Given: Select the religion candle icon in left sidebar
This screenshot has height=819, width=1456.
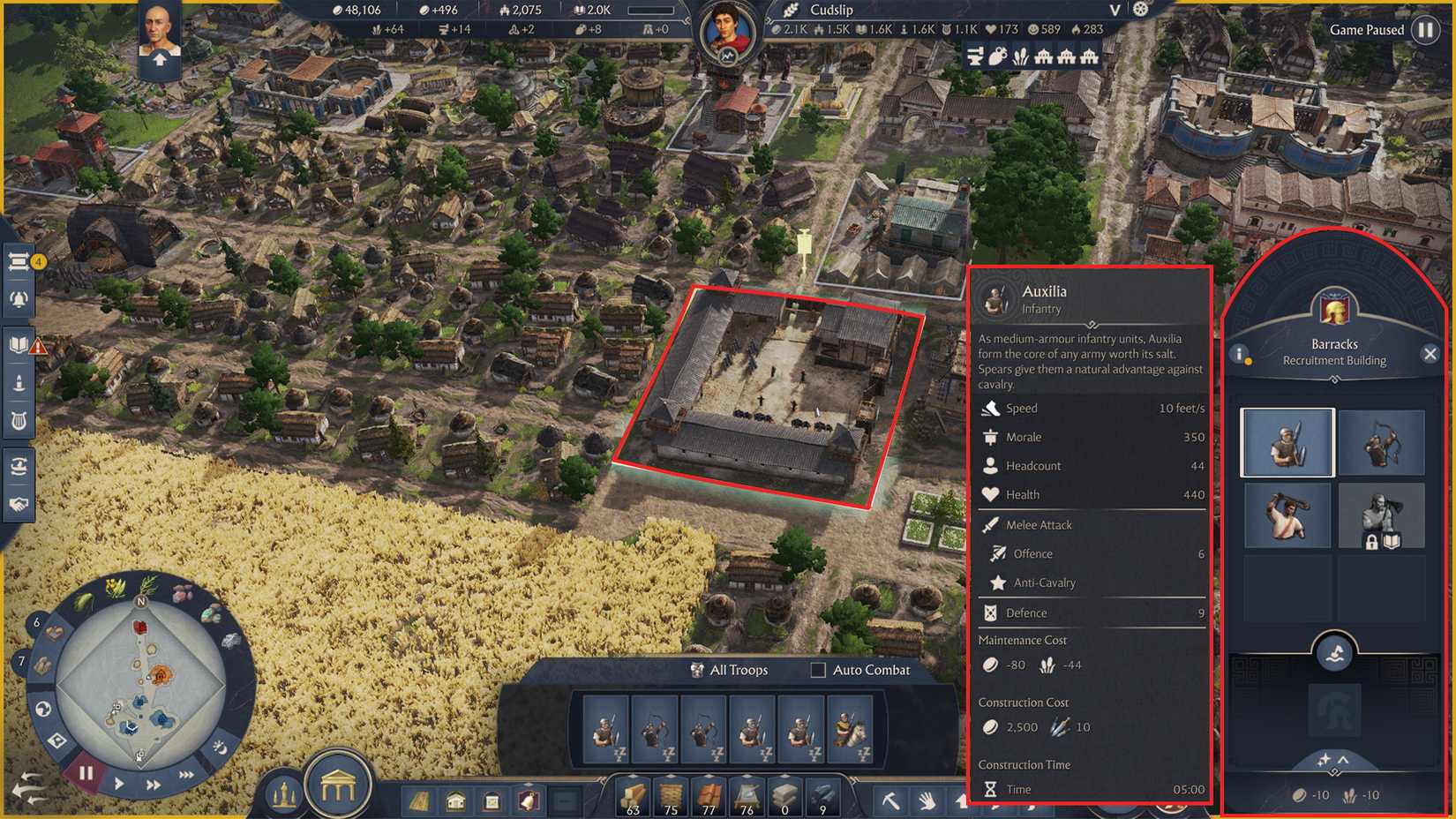Looking at the screenshot, I should [18, 383].
